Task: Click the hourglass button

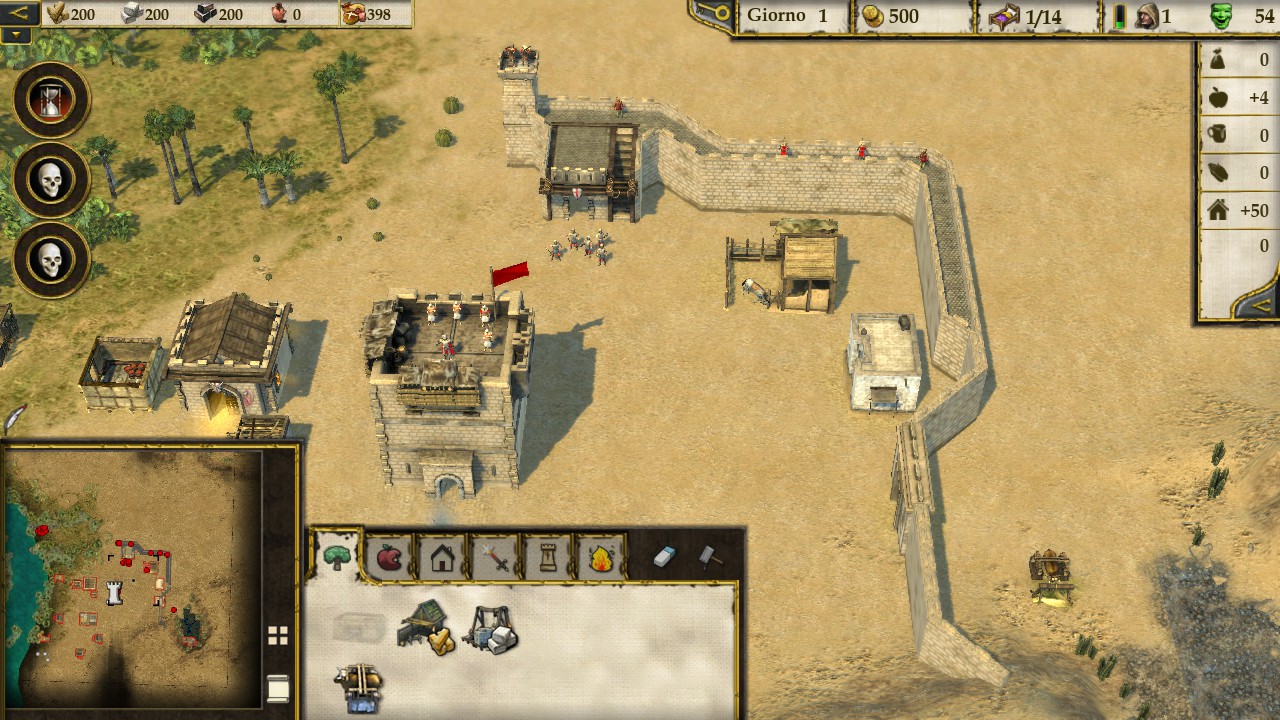Action: pyautogui.click(x=51, y=100)
